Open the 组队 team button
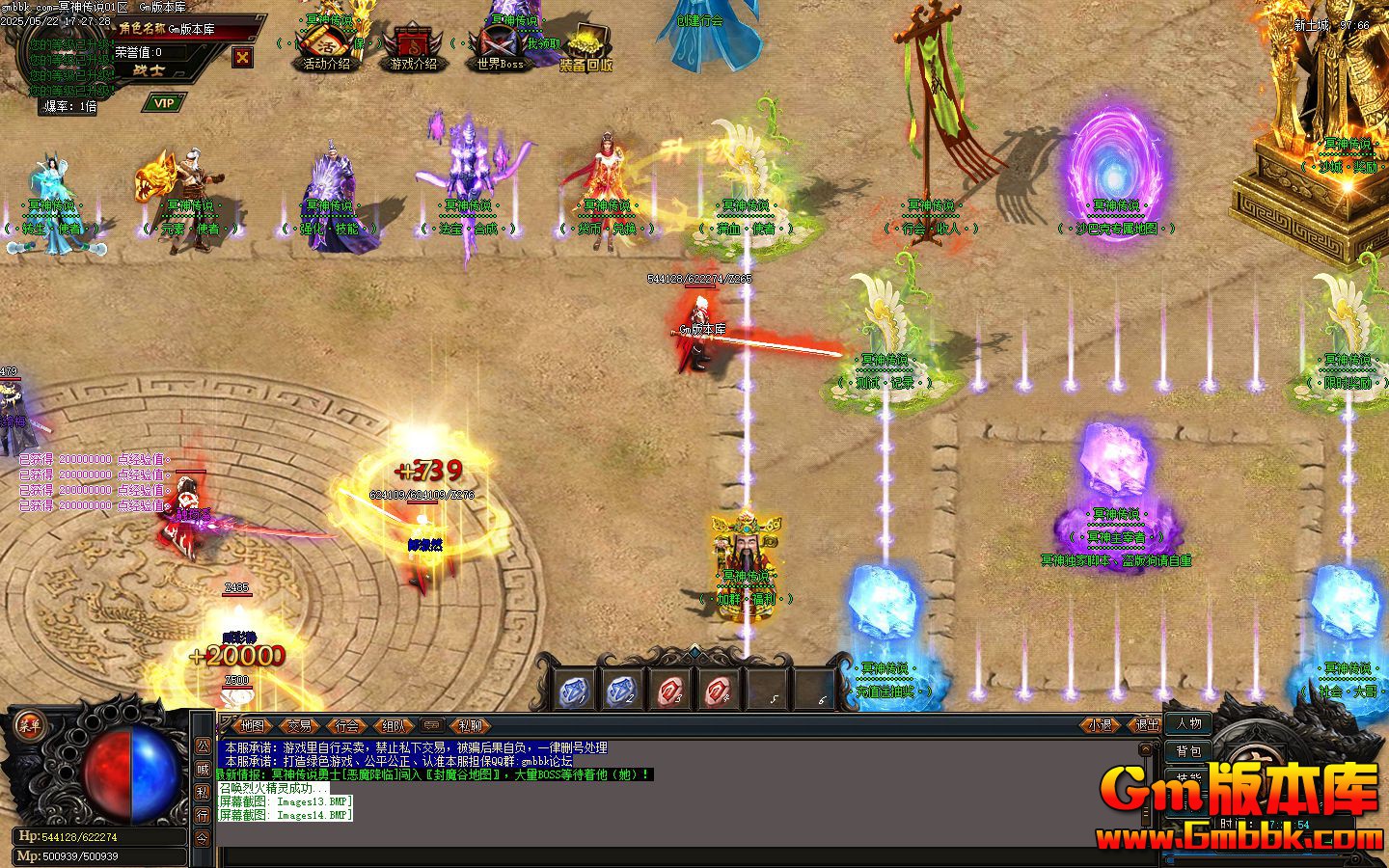The width and height of the screenshot is (1389, 868). point(393,725)
